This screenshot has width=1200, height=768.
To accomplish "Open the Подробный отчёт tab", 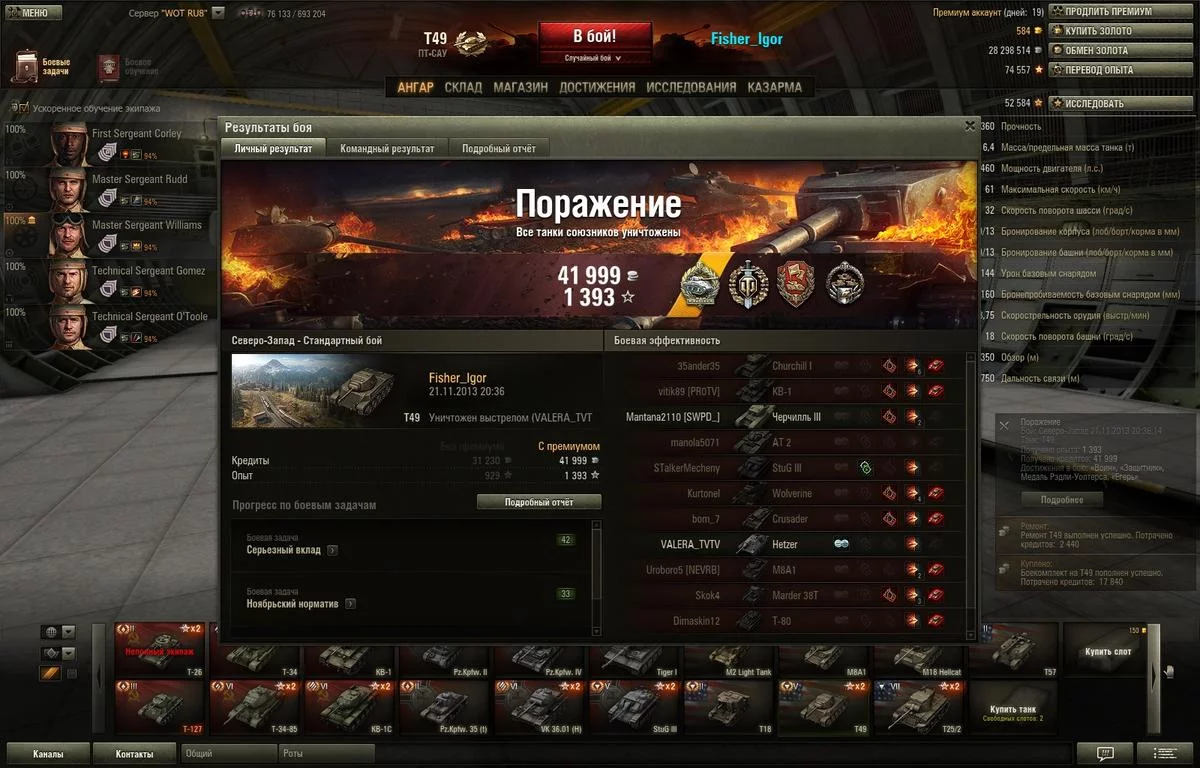I will tap(498, 149).
